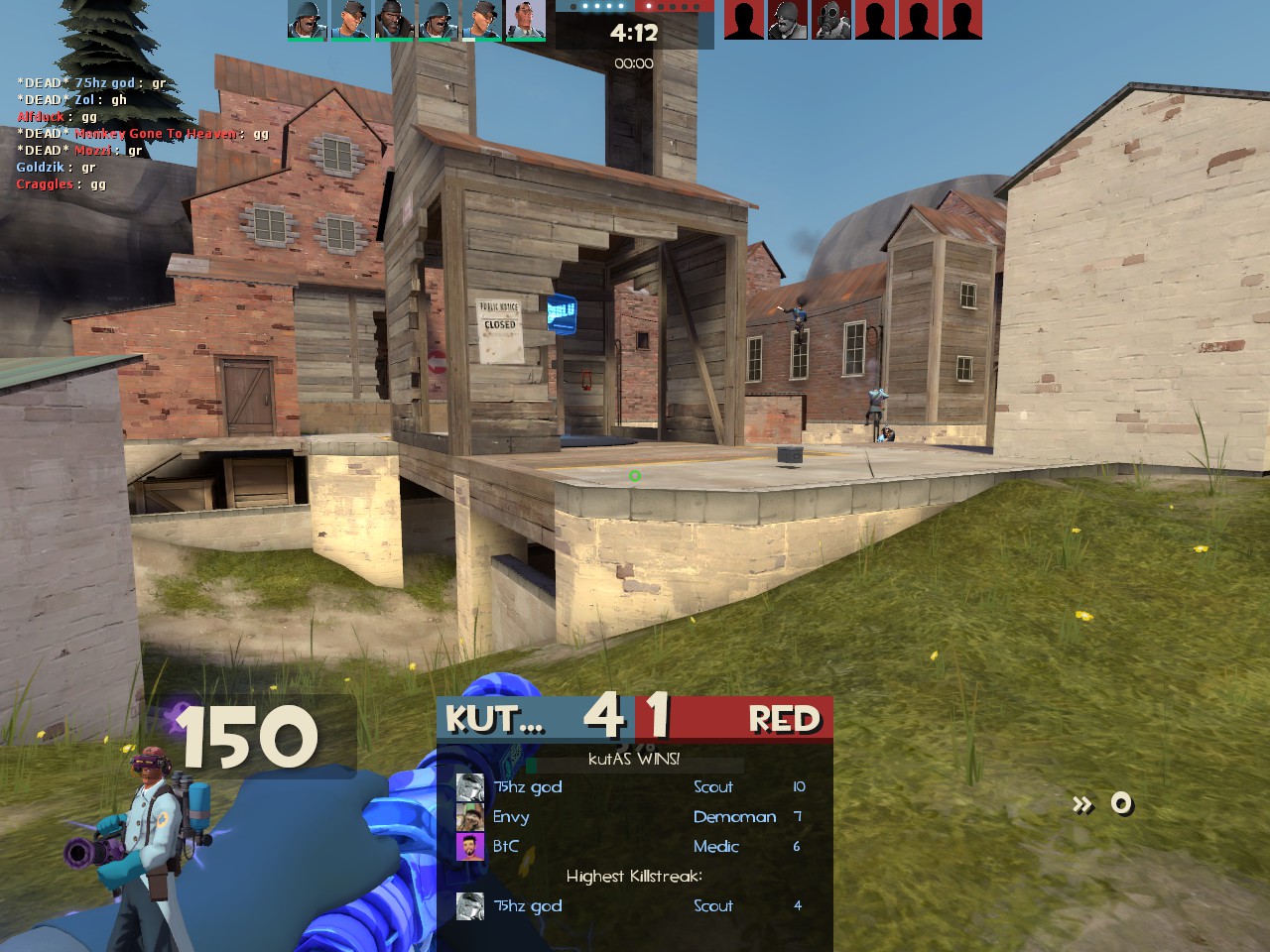
Task: Click the Goldzik 'gr' chat line
Action: pos(56,168)
